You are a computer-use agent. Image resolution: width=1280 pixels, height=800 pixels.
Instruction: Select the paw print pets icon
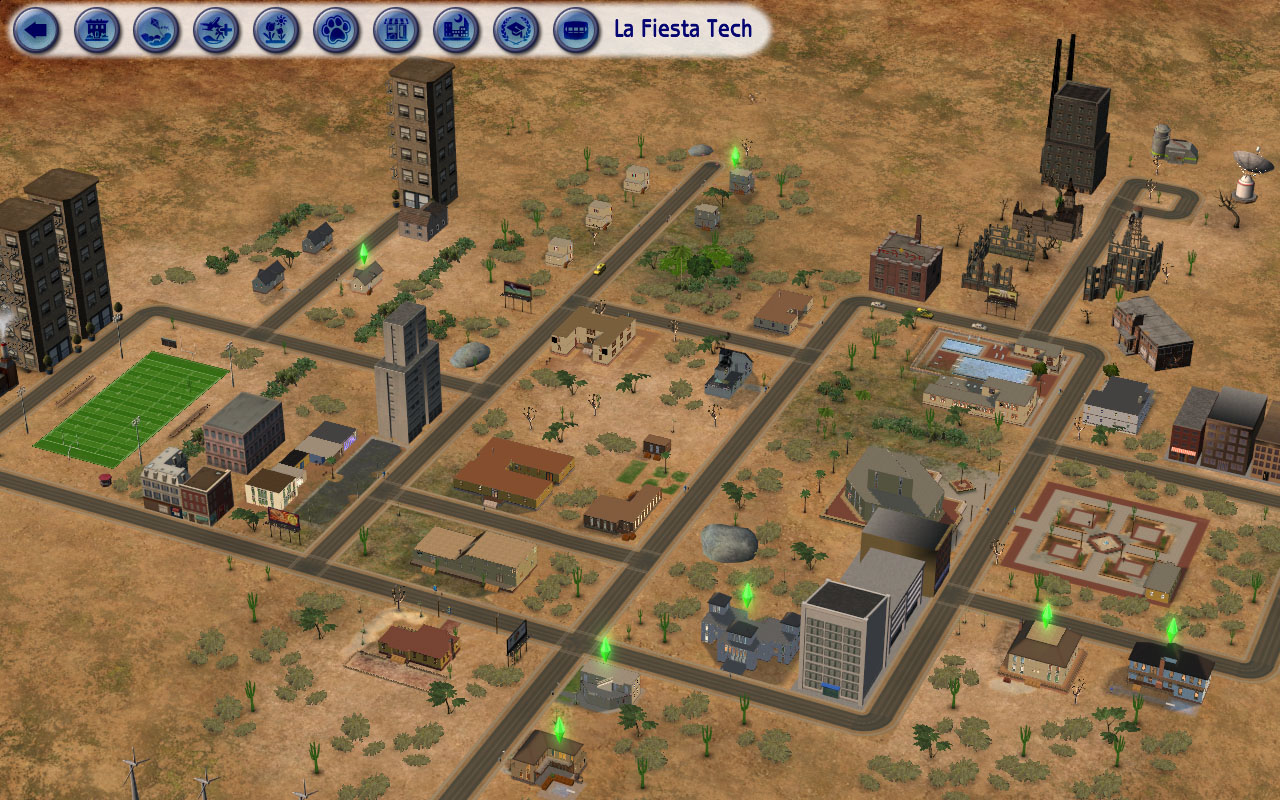point(337,30)
